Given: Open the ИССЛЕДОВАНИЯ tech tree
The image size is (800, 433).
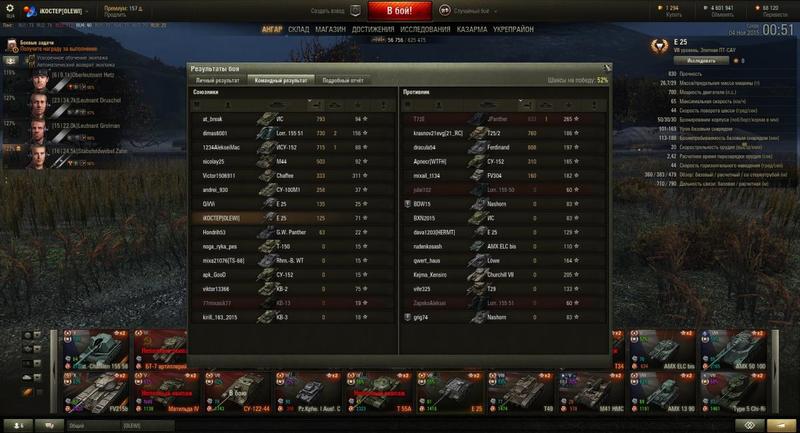Looking at the screenshot, I should (425, 30).
